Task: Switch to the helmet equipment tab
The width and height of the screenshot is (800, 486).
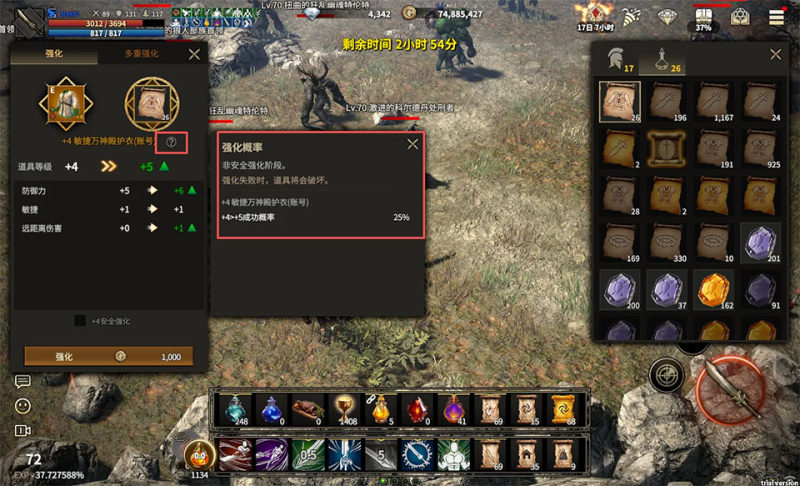Action: coord(617,59)
